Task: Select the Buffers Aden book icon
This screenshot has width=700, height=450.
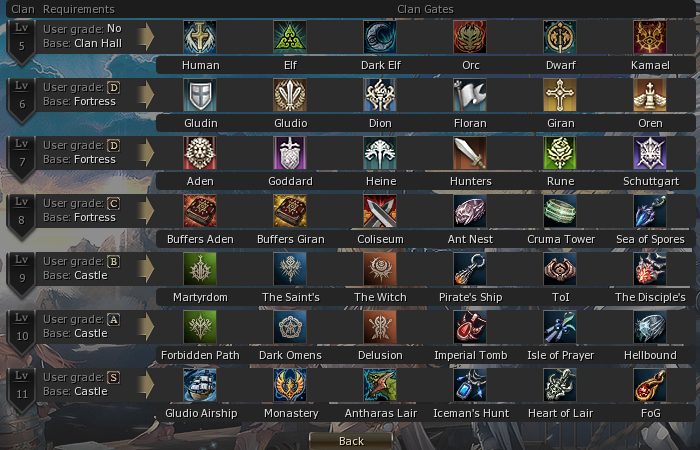Action: (x=200, y=212)
